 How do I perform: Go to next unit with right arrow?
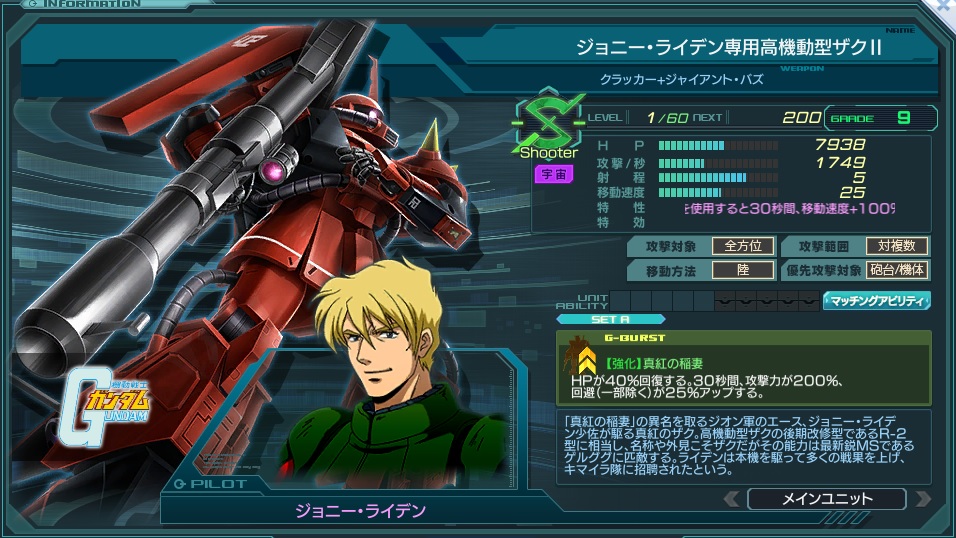(x=922, y=498)
